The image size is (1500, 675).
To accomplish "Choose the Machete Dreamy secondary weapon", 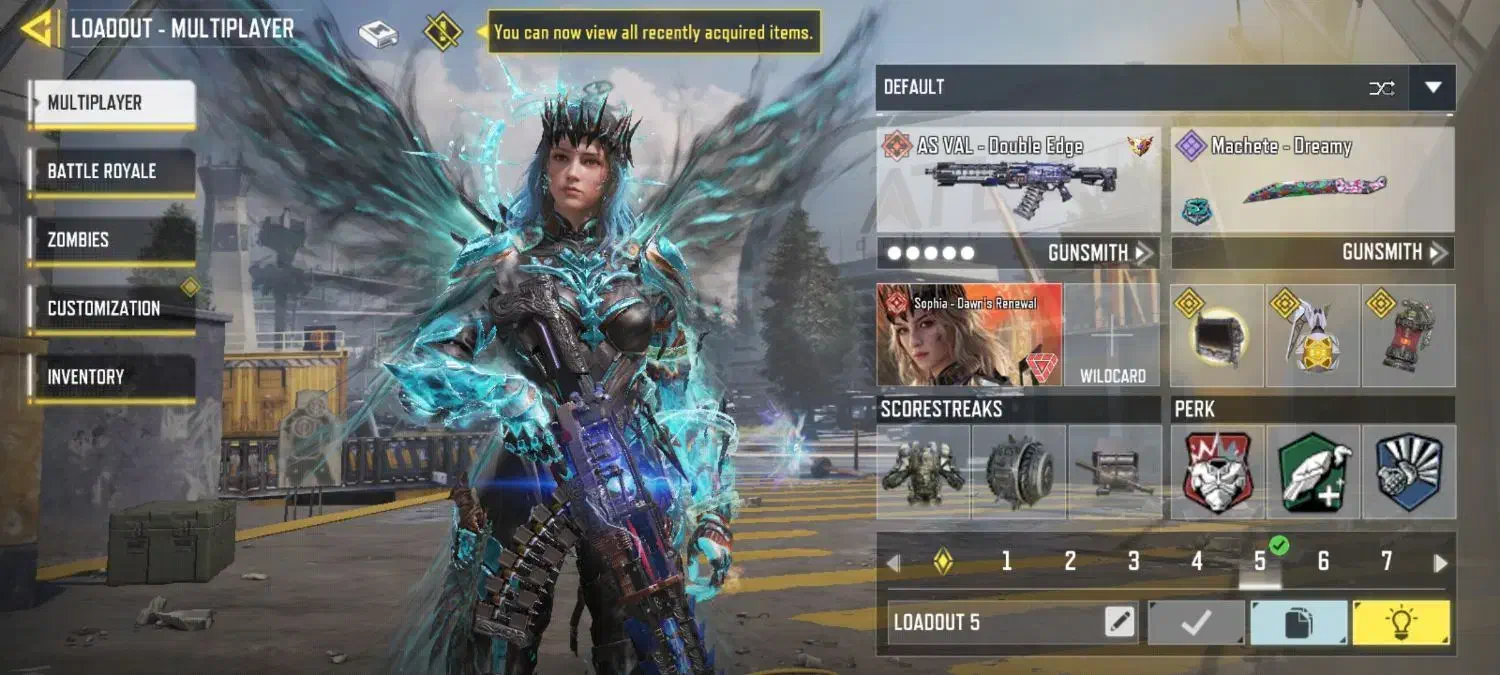I will [1312, 181].
